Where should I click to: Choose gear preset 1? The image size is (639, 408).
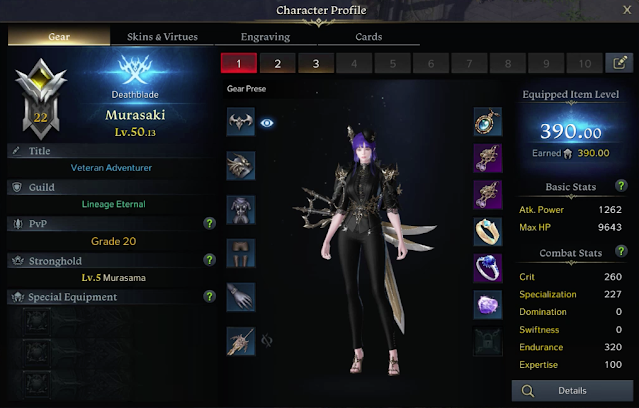240,63
